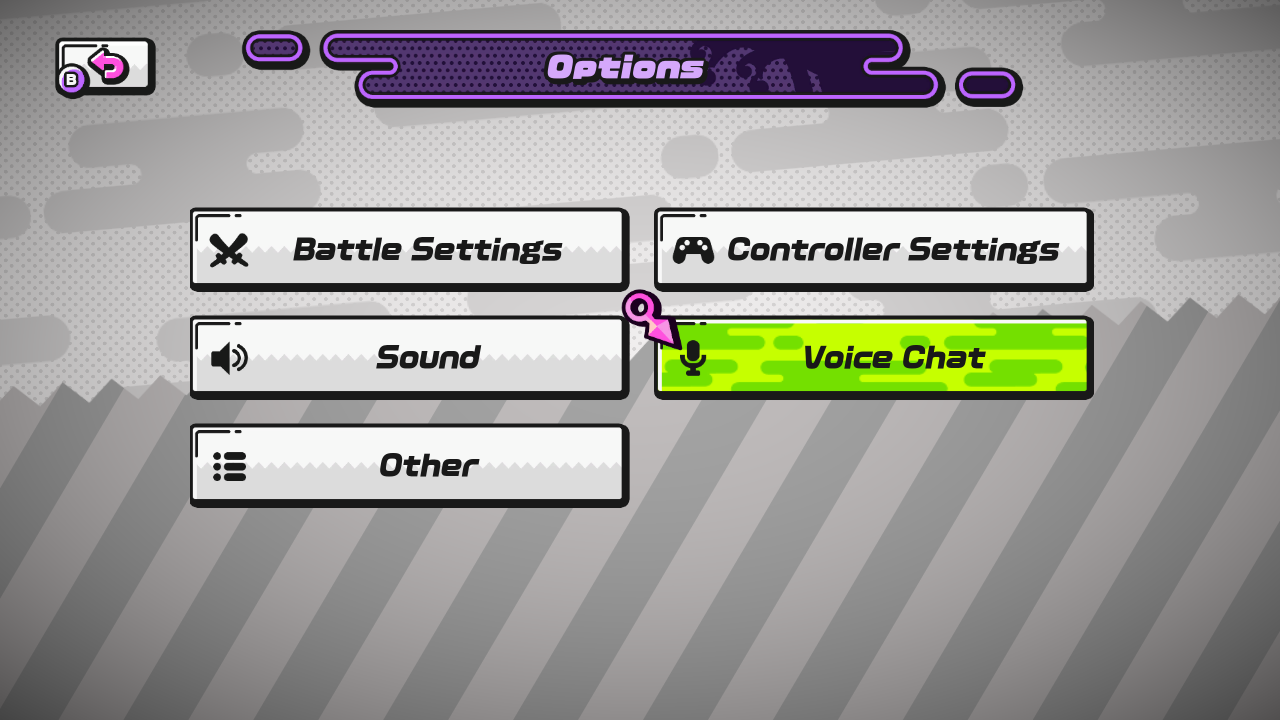The width and height of the screenshot is (1280, 720).
Task: Open the Controller Settings menu
Action: click(x=873, y=248)
